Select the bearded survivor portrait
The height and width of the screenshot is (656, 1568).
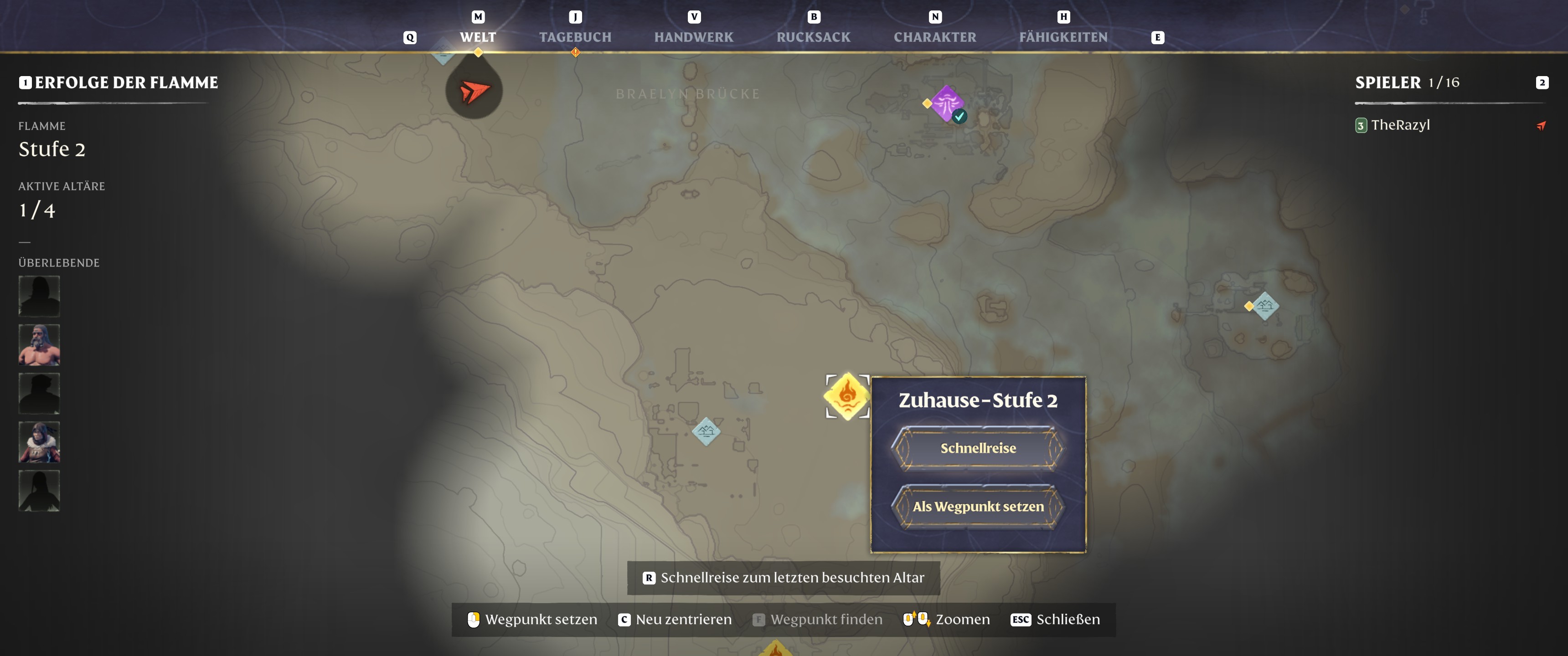39,344
